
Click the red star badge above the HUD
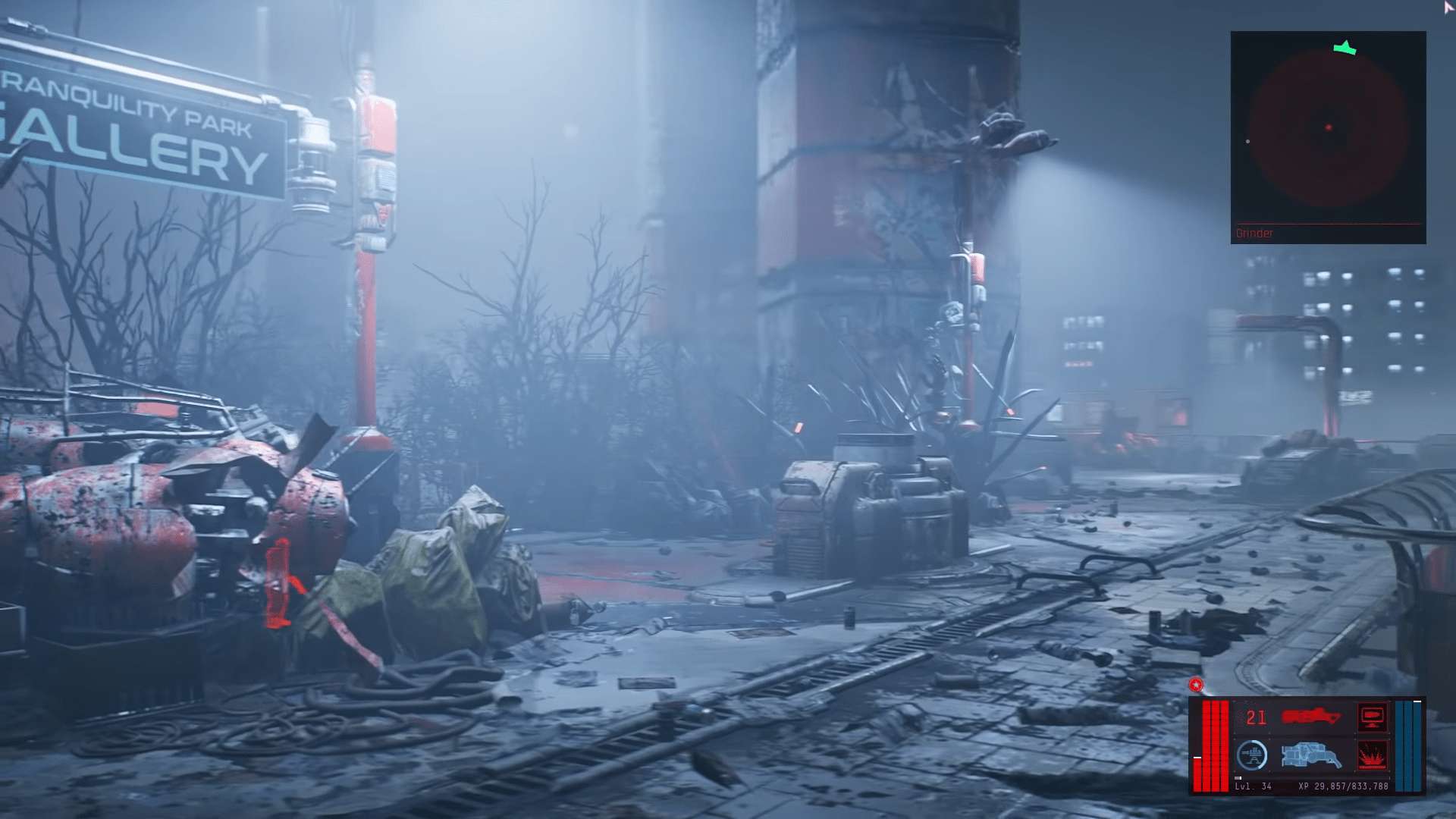(1196, 686)
